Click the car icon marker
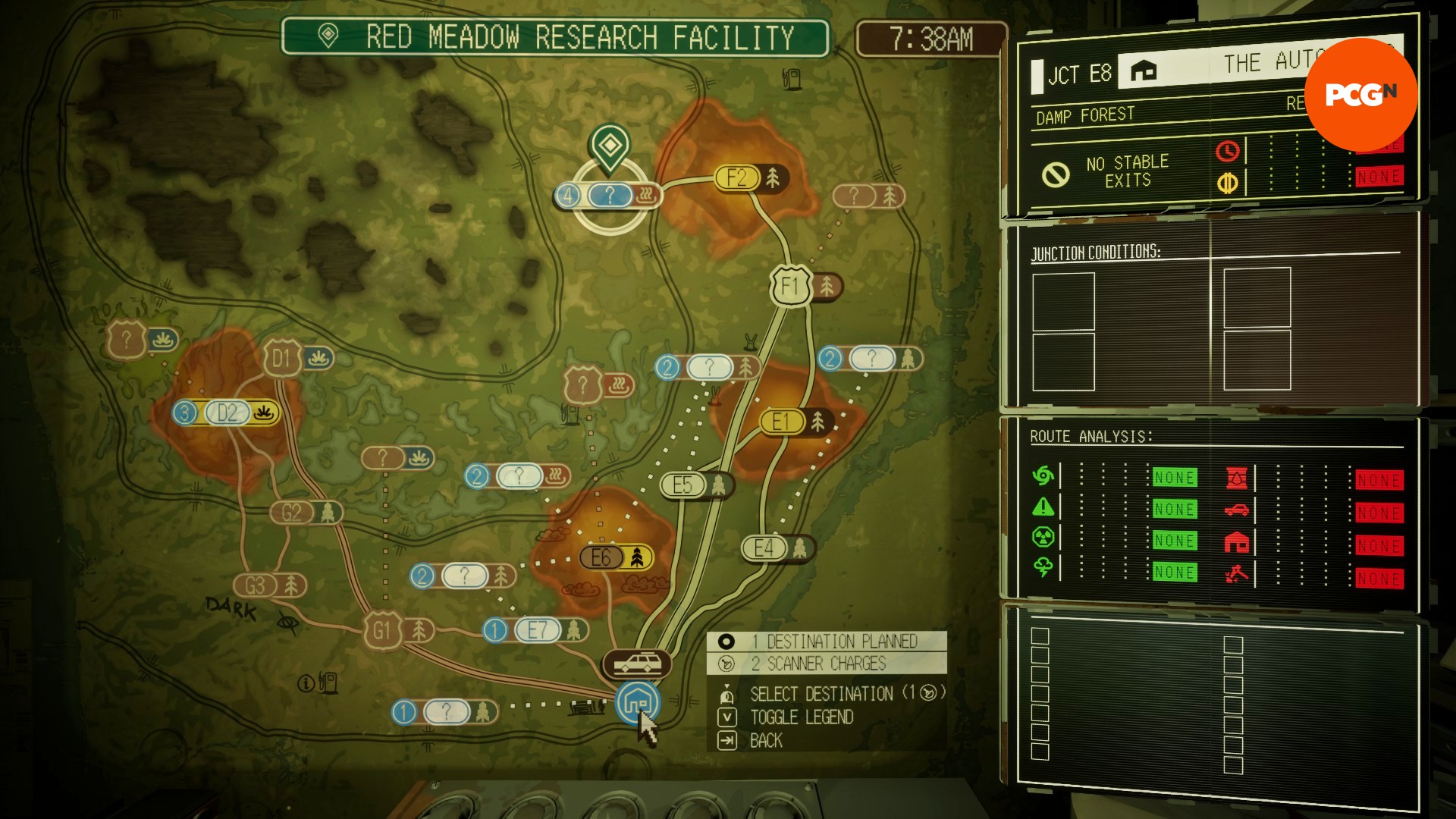This screenshot has height=819, width=1456. [x=637, y=664]
